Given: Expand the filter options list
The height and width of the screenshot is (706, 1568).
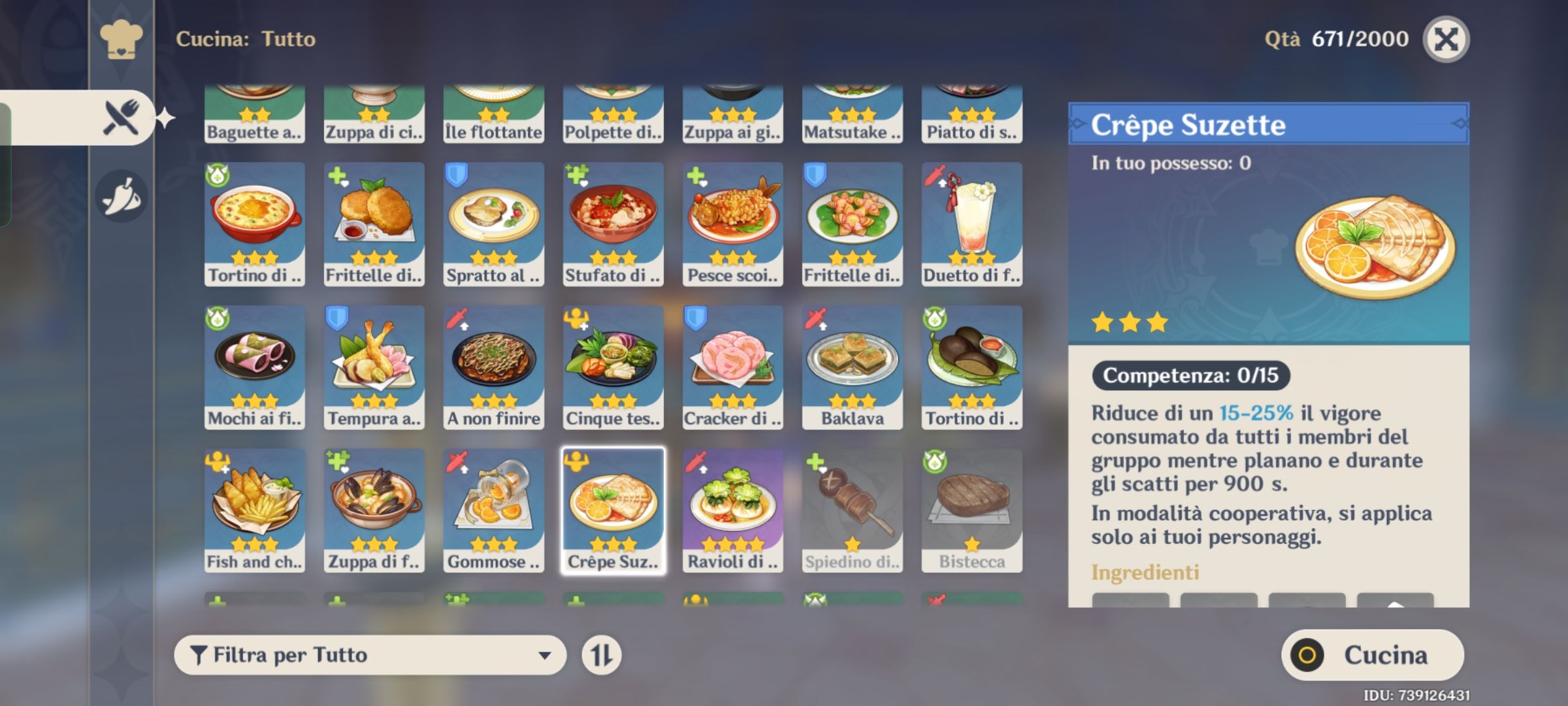Looking at the screenshot, I should click(x=546, y=653).
